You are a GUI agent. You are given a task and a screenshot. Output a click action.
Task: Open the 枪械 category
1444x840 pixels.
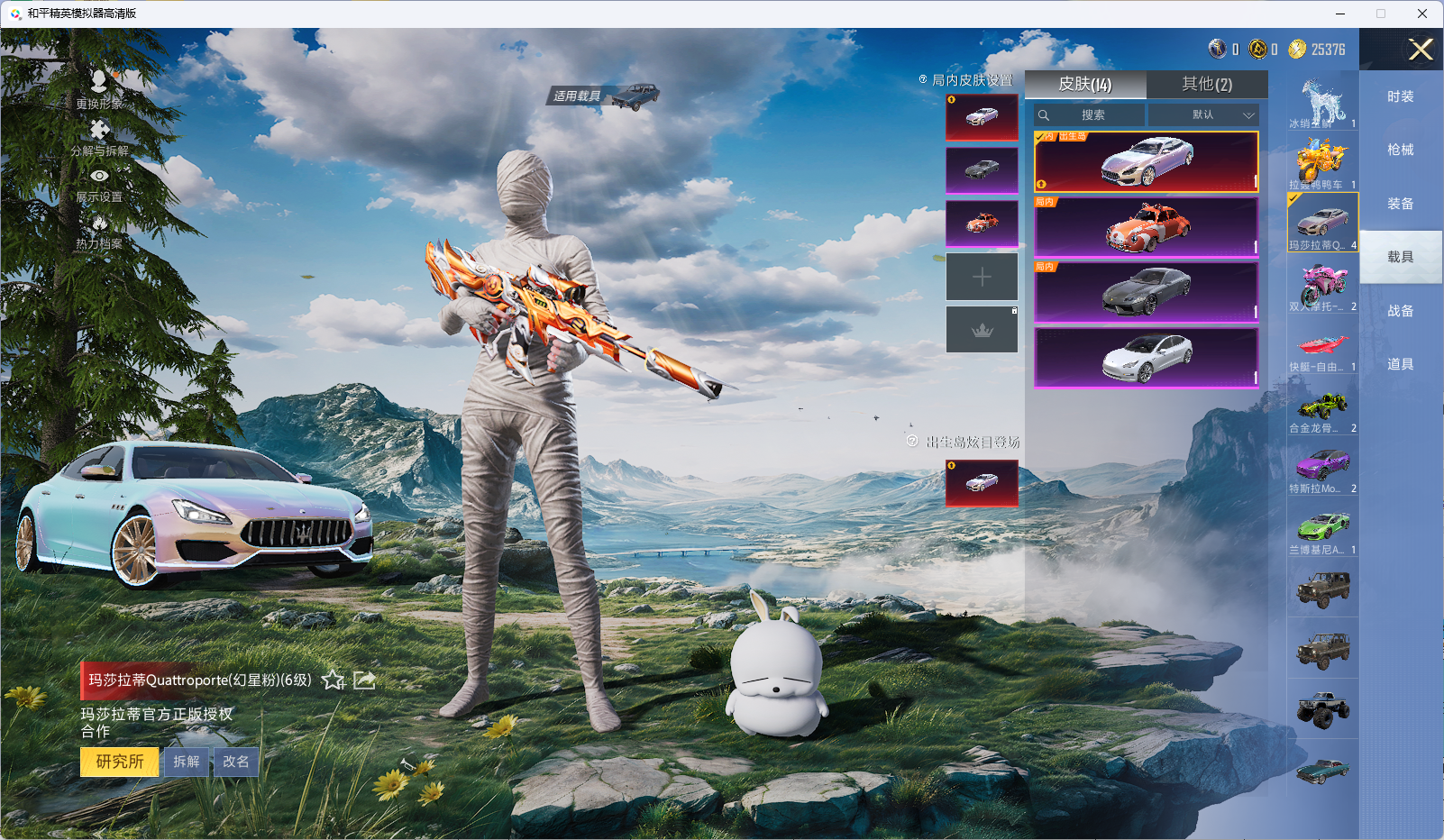[1400, 150]
